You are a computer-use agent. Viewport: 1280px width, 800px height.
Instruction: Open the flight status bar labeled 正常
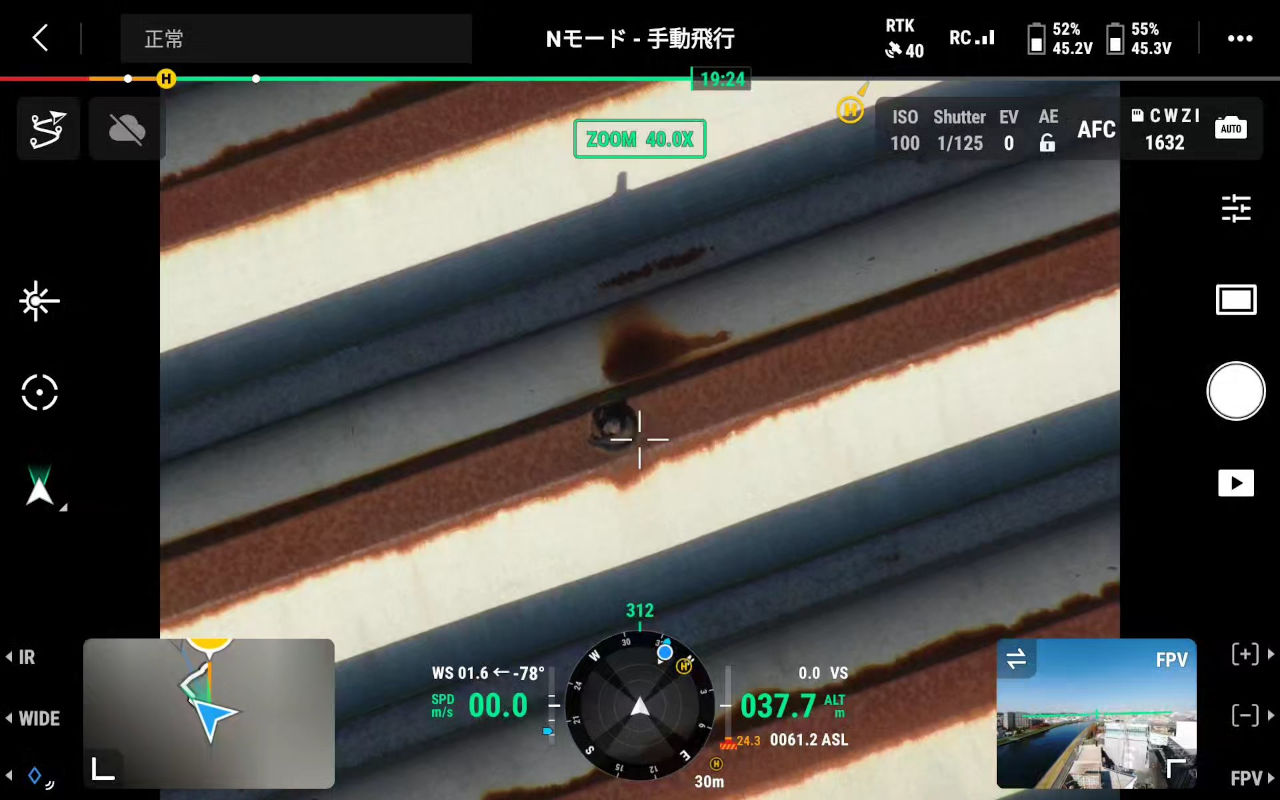pos(296,39)
